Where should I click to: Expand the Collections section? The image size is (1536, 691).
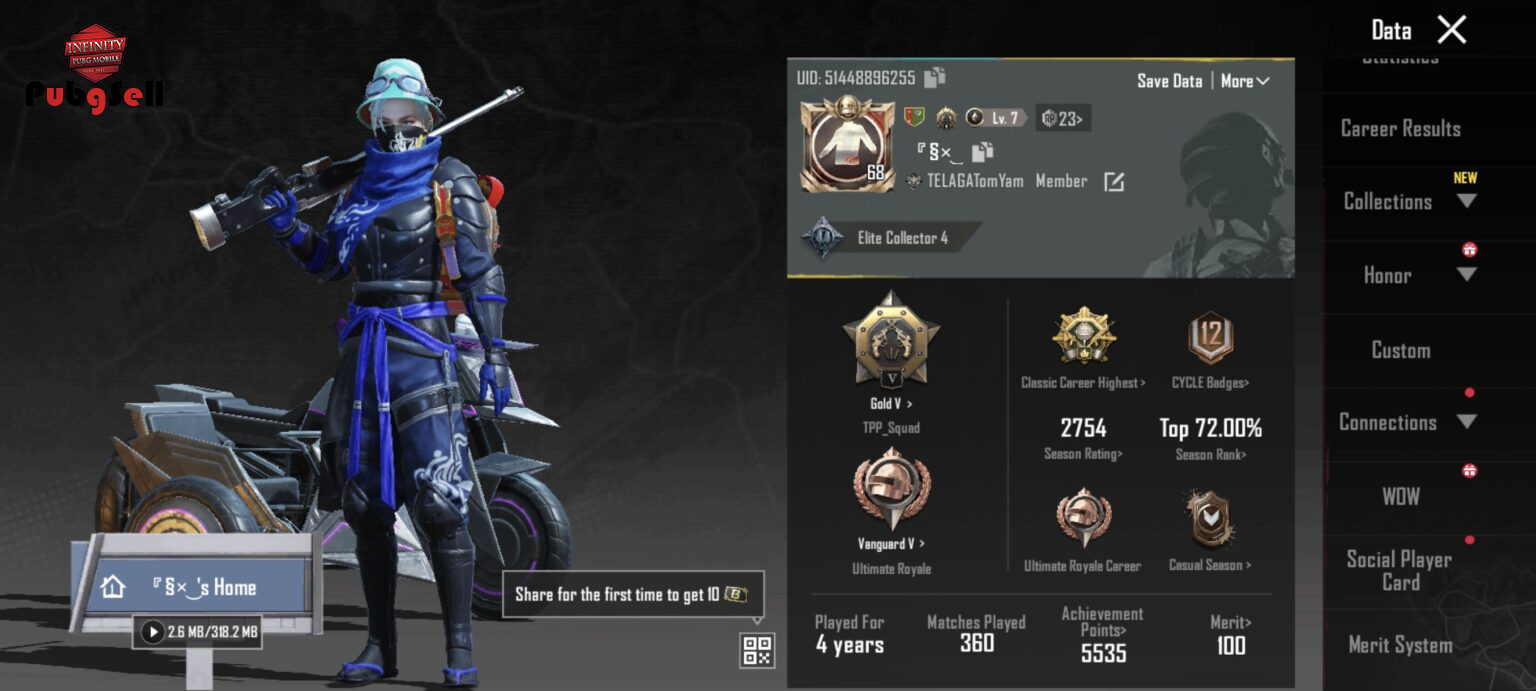1466,201
